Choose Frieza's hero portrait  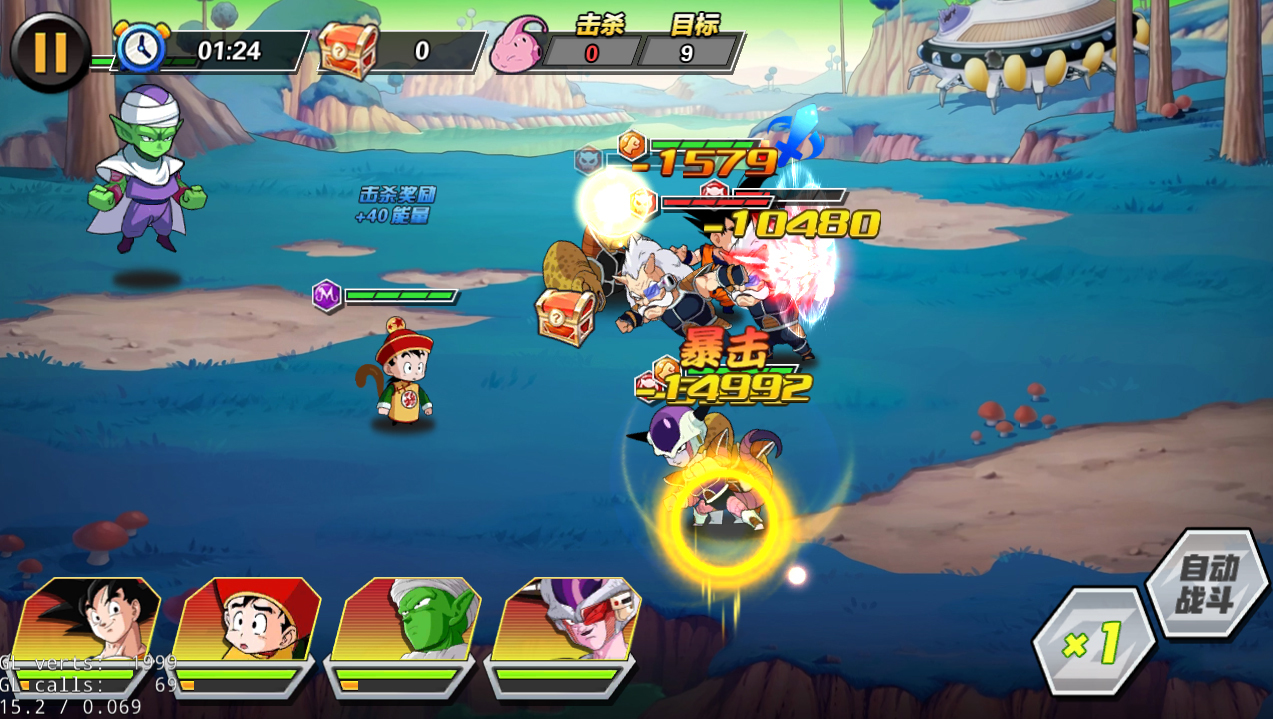(x=567, y=620)
